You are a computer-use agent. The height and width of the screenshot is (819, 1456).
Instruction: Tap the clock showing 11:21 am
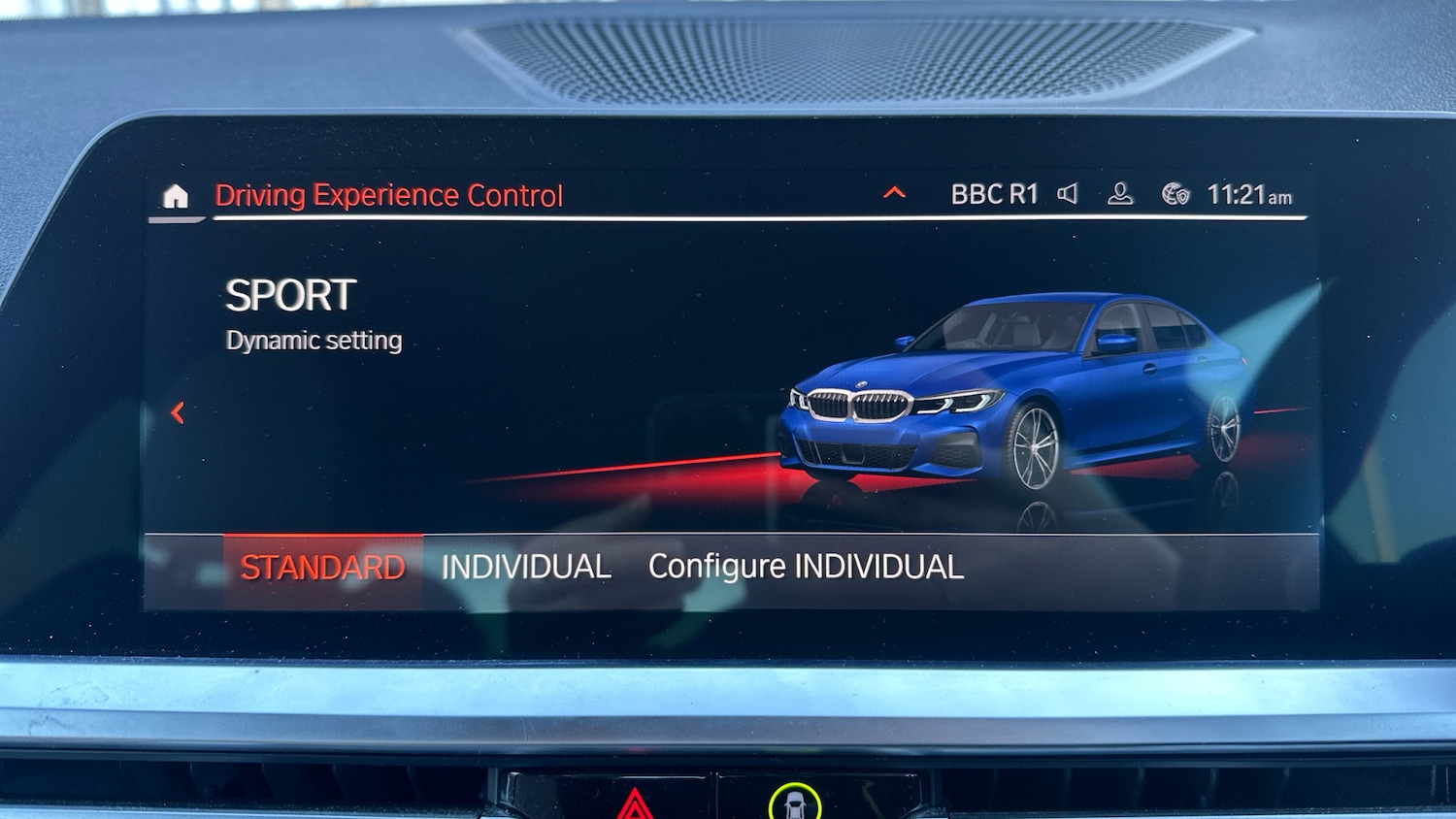coord(1250,196)
